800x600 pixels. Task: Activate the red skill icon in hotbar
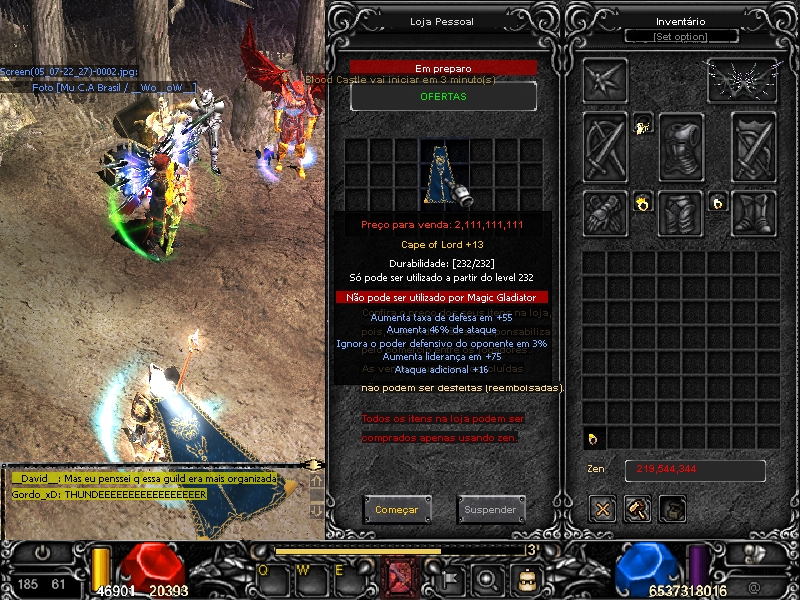403,576
